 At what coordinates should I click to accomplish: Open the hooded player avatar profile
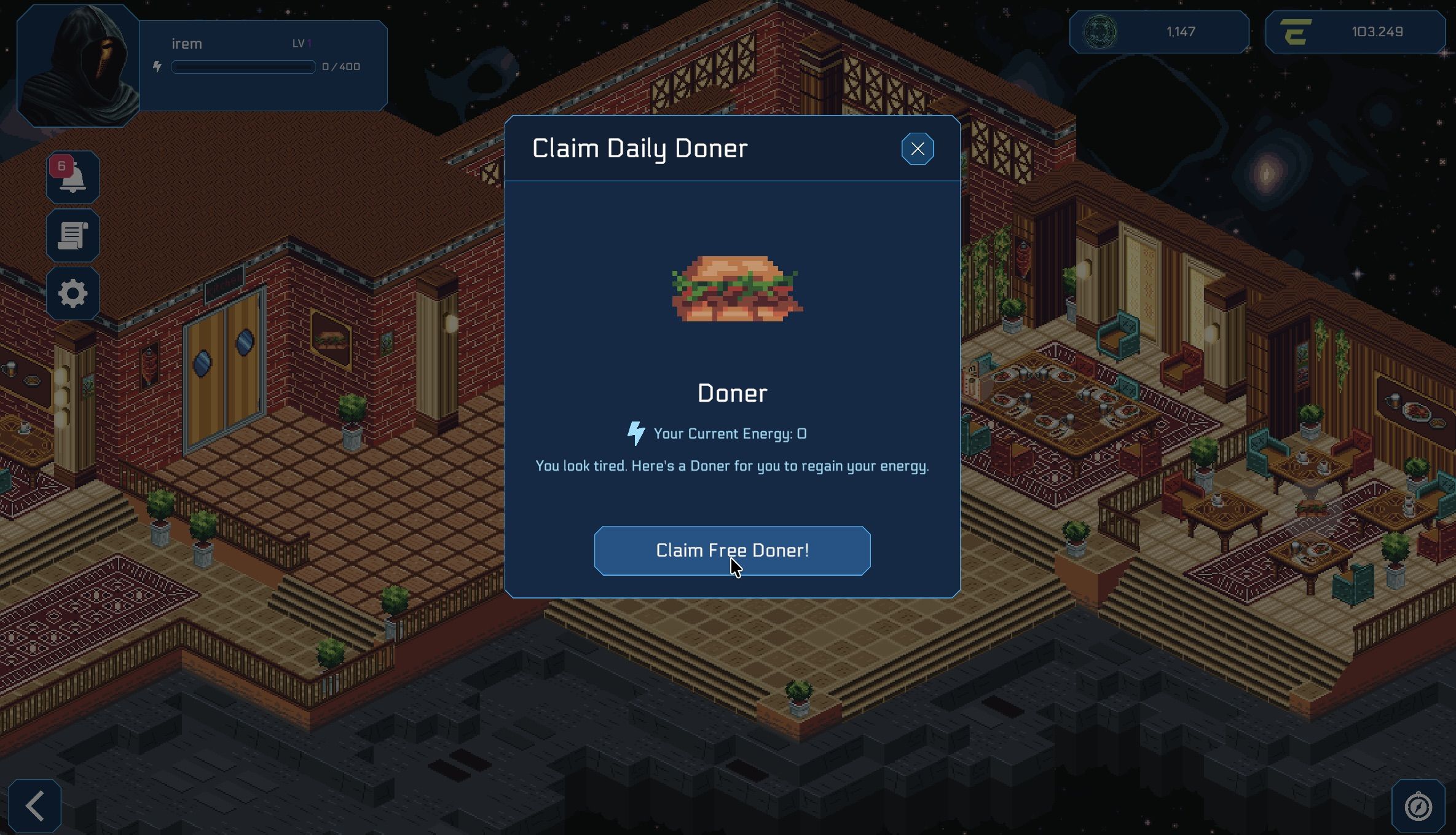pos(78,66)
